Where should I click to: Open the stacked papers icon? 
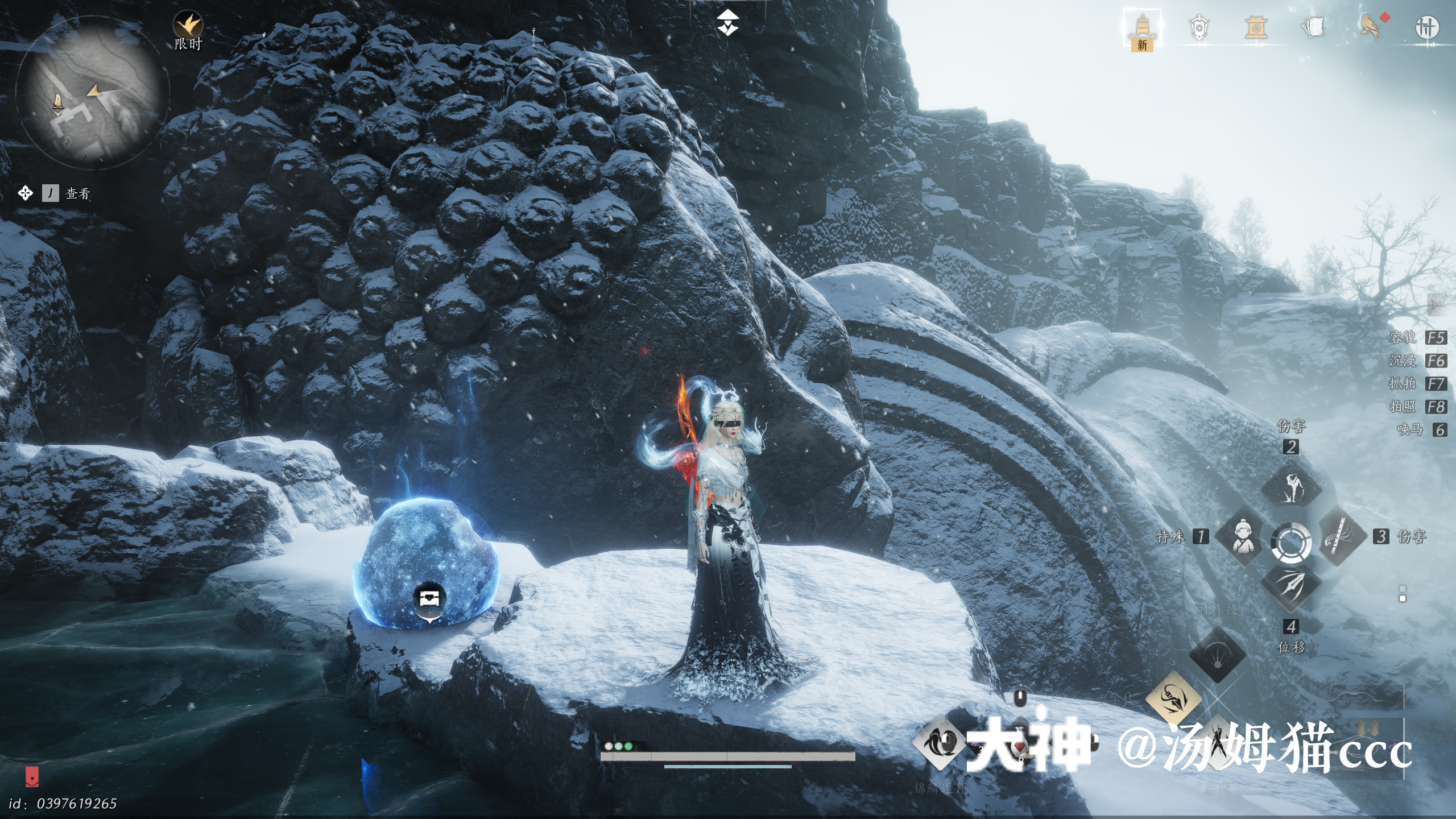point(1313,27)
